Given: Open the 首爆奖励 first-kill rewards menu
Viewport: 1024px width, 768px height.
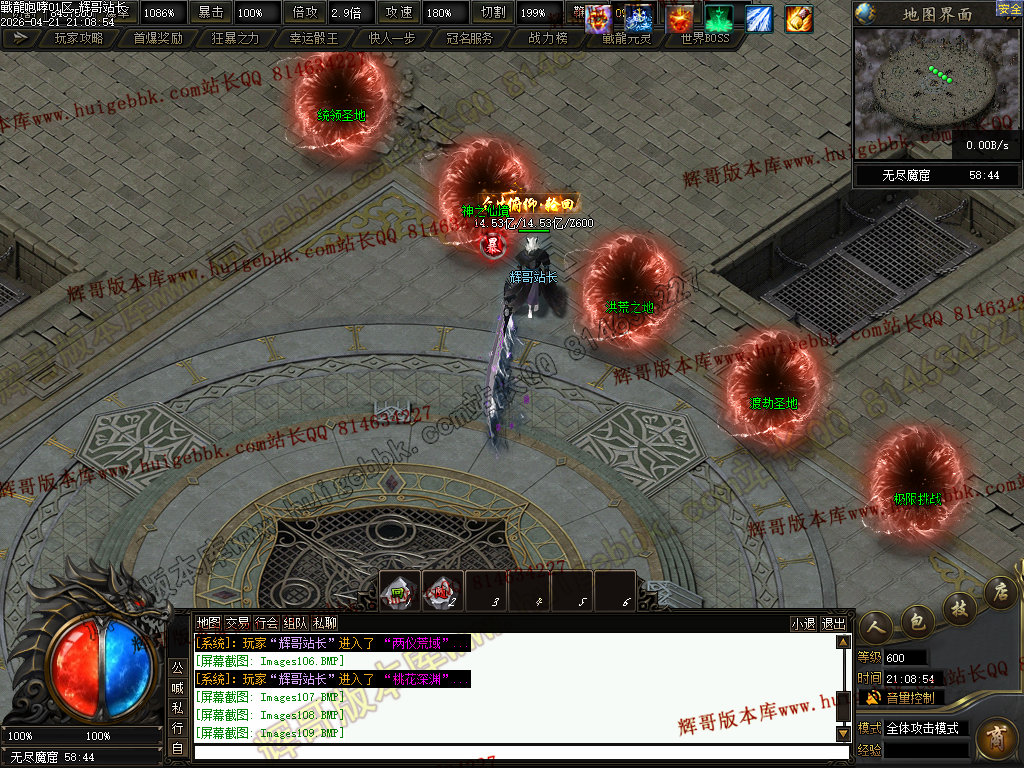Looking at the screenshot, I should point(157,38).
